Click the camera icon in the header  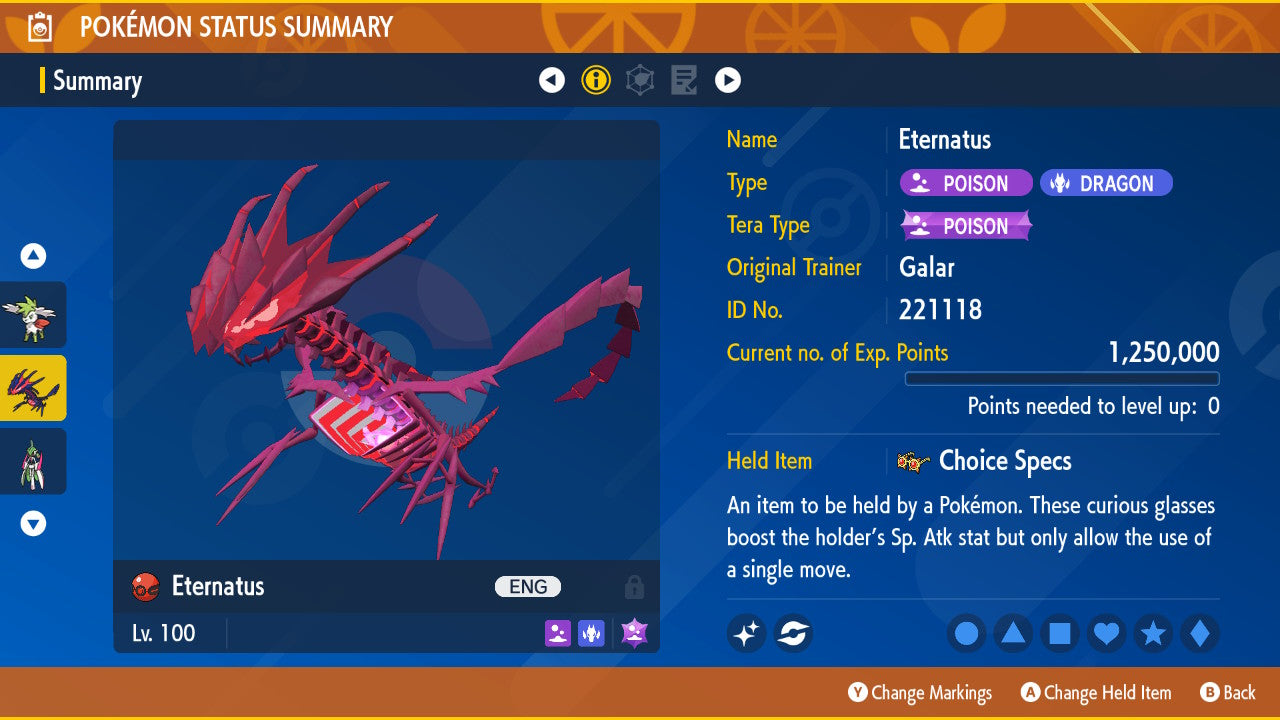[x=39, y=27]
